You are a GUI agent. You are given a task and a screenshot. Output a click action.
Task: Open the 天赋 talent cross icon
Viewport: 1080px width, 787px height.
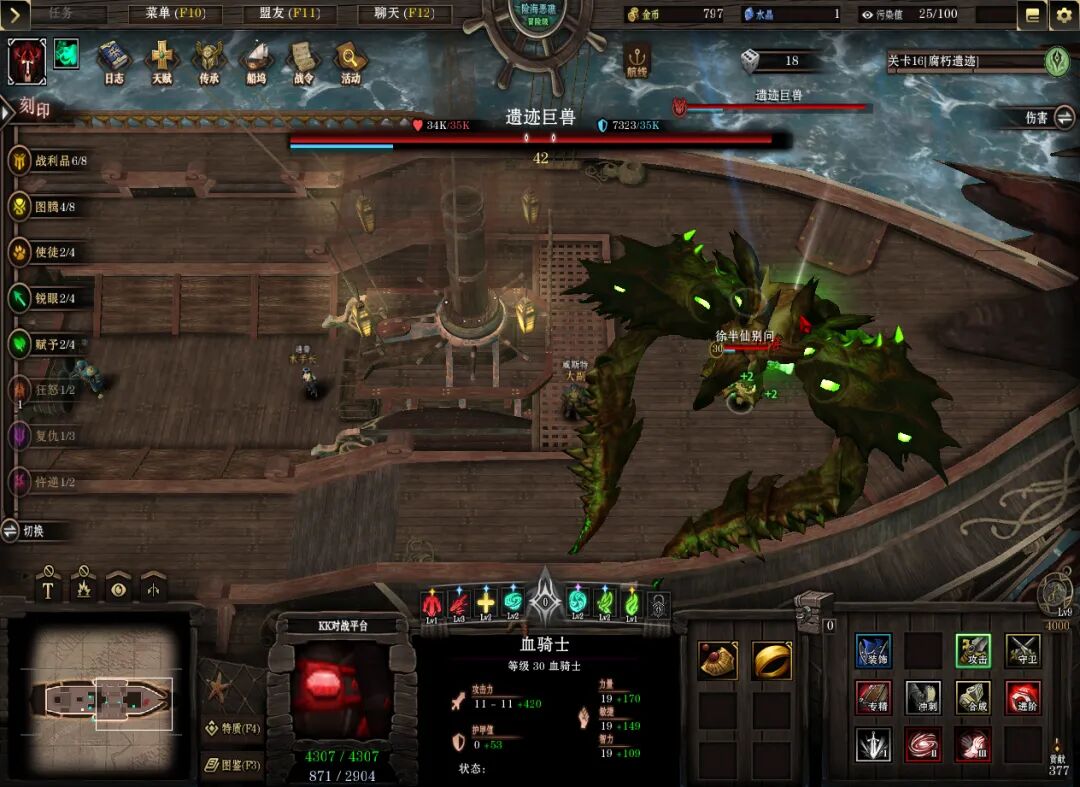[161, 61]
